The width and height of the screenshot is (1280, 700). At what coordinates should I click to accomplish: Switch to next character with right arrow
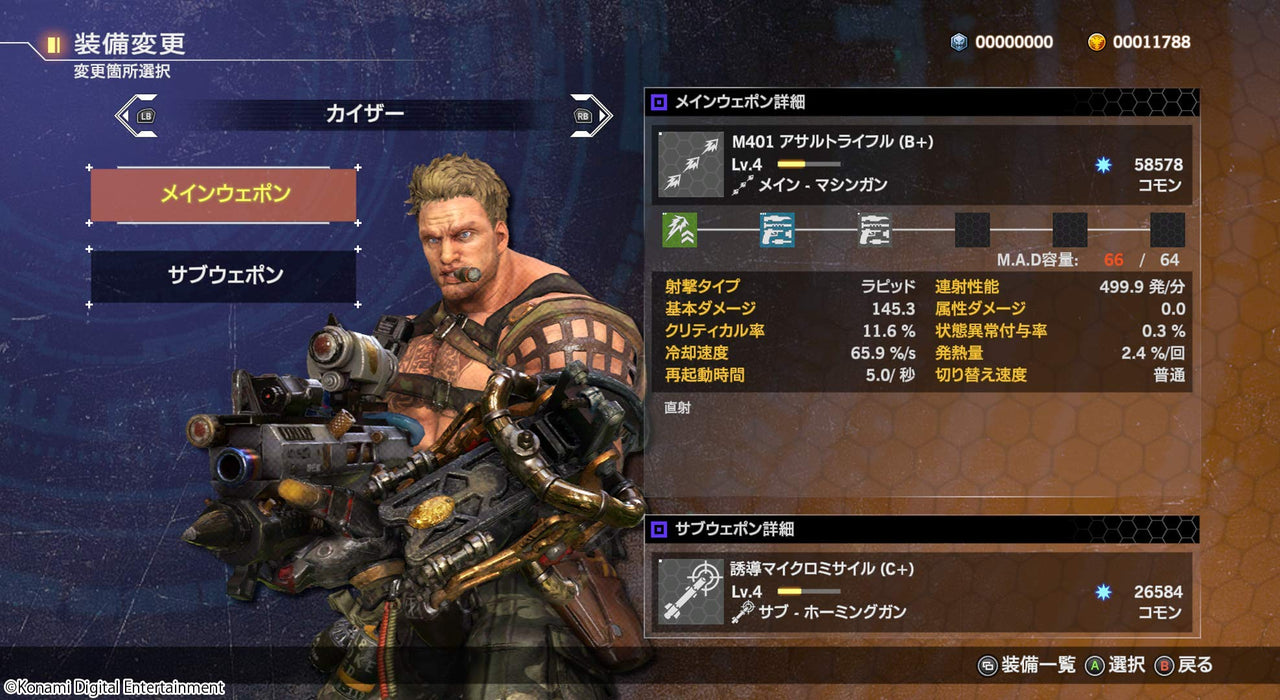tap(591, 115)
